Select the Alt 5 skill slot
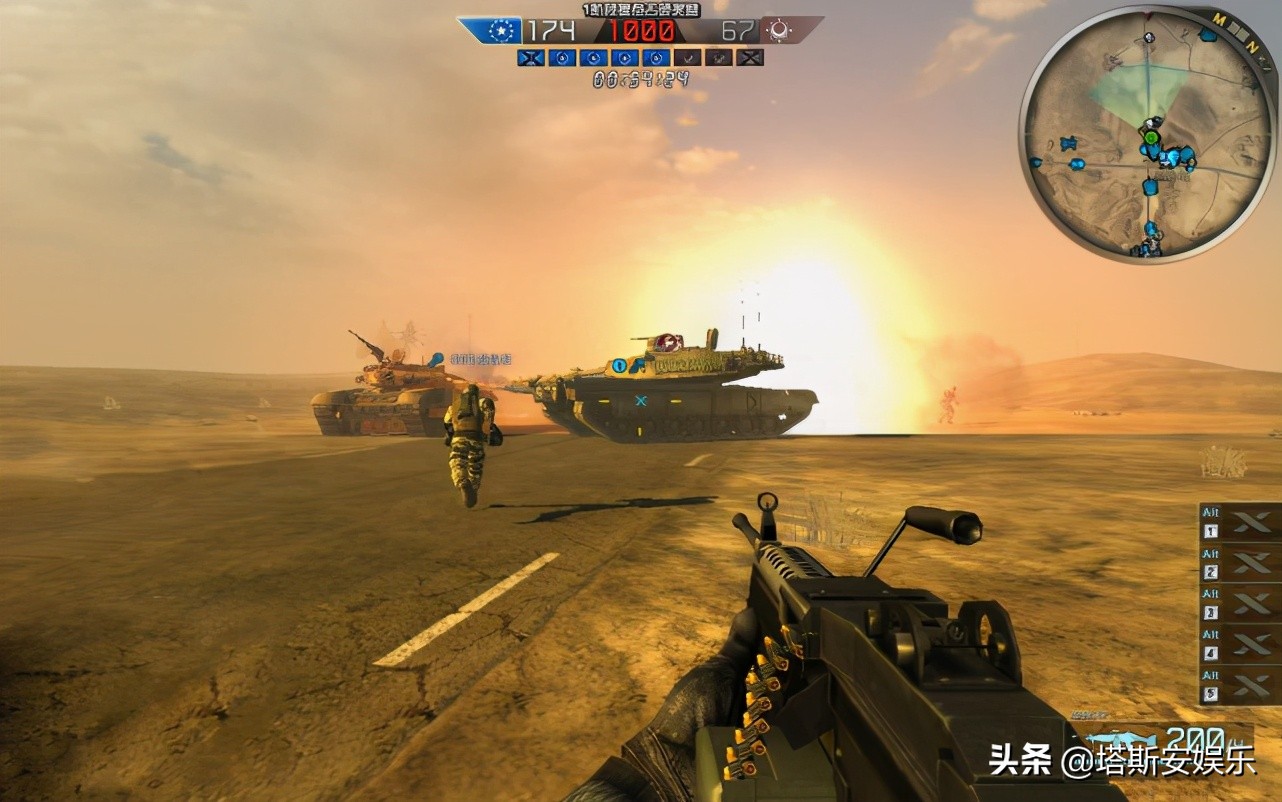Screen dimensions: 1282x802 (x=1240, y=686)
